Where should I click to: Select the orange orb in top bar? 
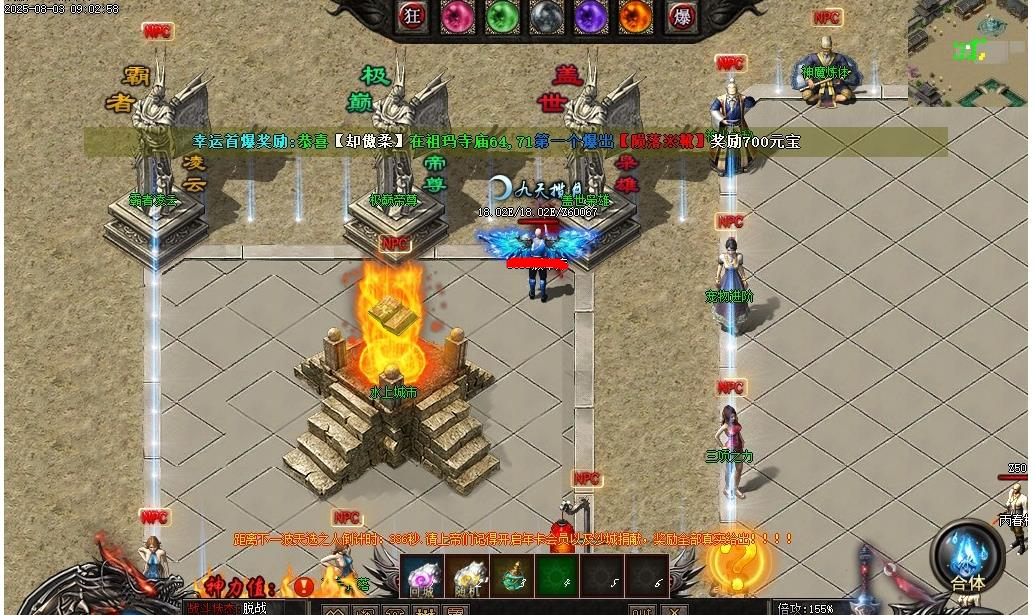click(x=635, y=16)
